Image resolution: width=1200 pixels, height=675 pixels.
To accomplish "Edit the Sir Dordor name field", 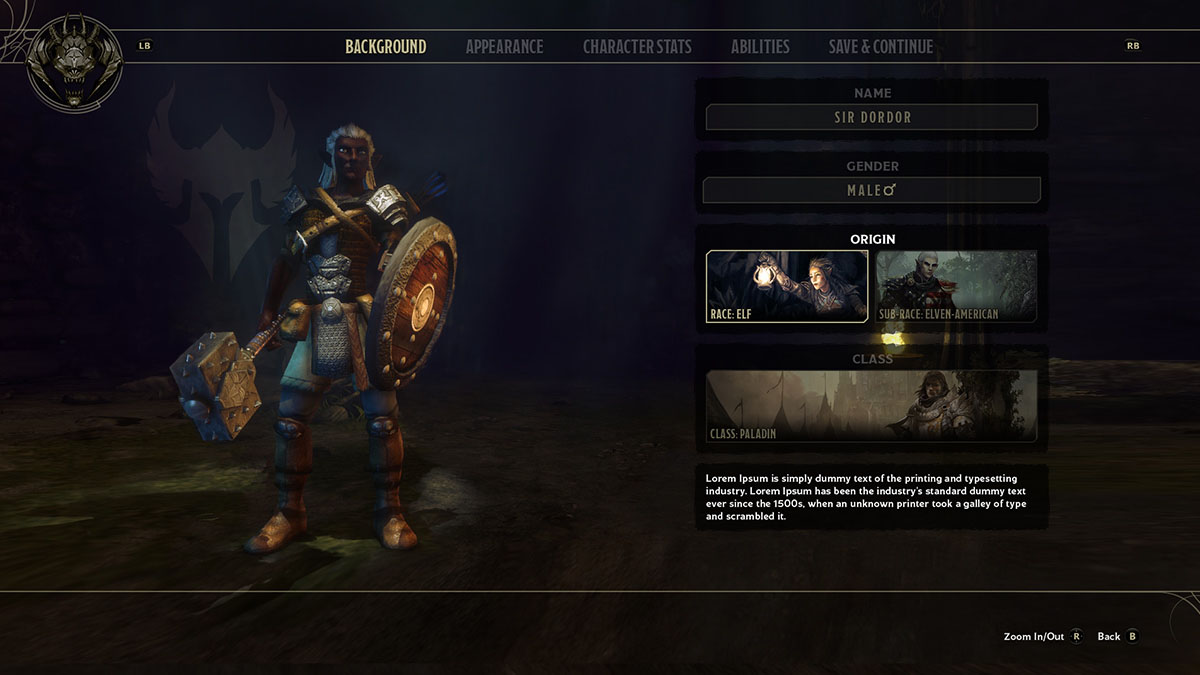I will click(871, 117).
